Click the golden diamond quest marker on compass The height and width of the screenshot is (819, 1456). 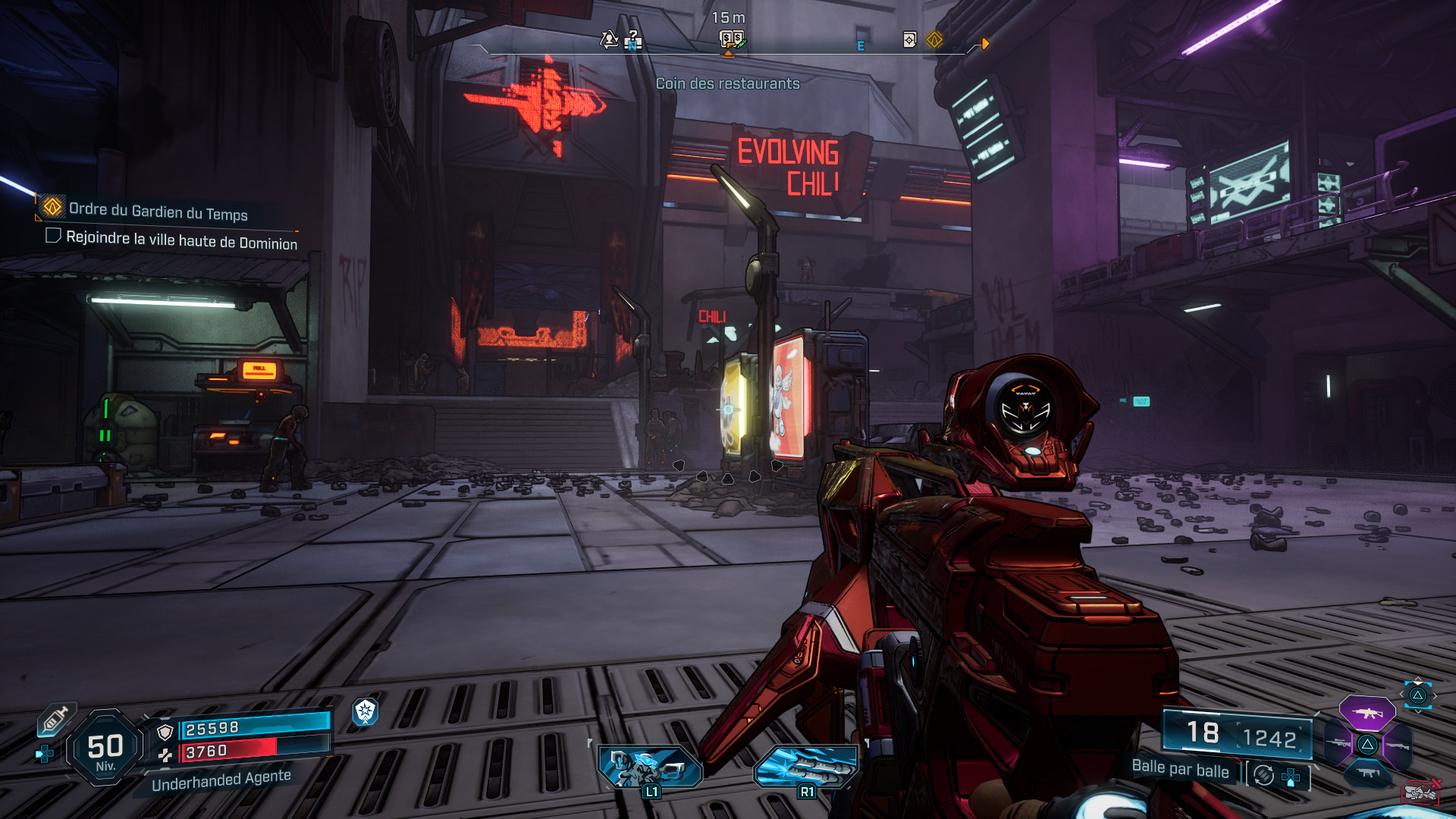tap(934, 39)
